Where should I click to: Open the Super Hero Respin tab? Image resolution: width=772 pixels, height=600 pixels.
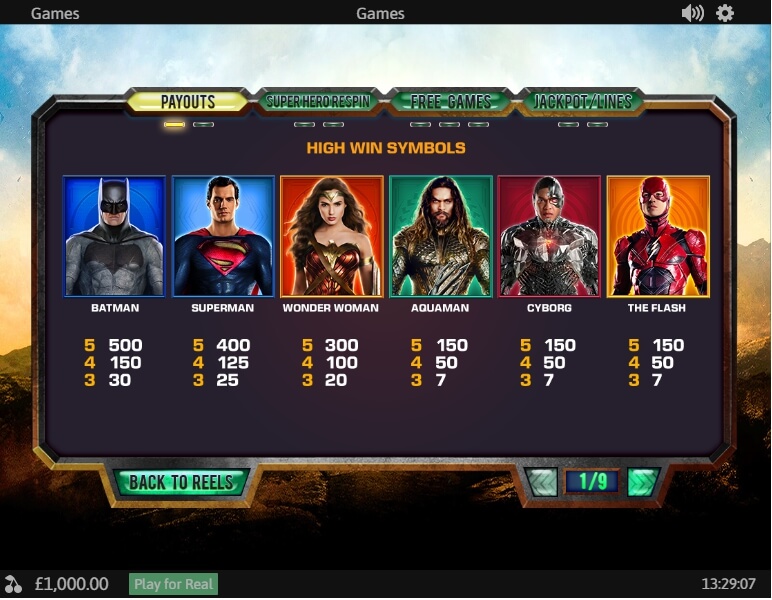coord(319,102)
